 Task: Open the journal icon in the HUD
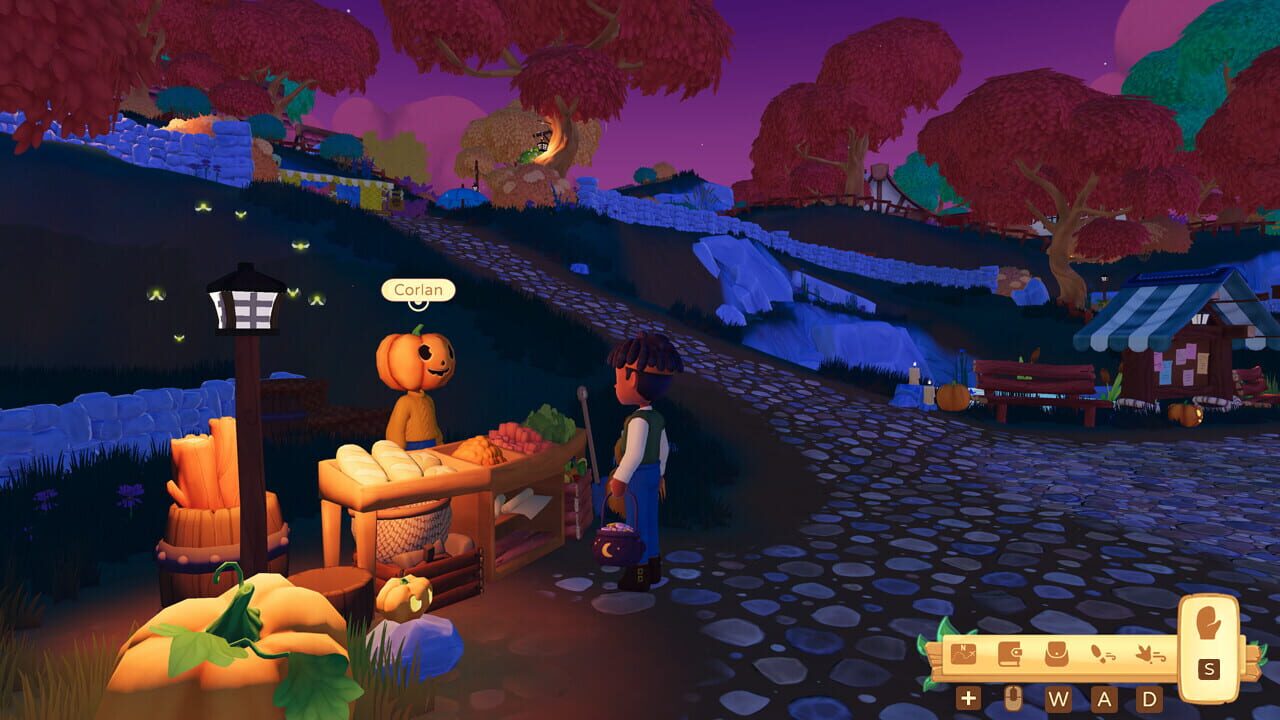(x=1010, y=653)
